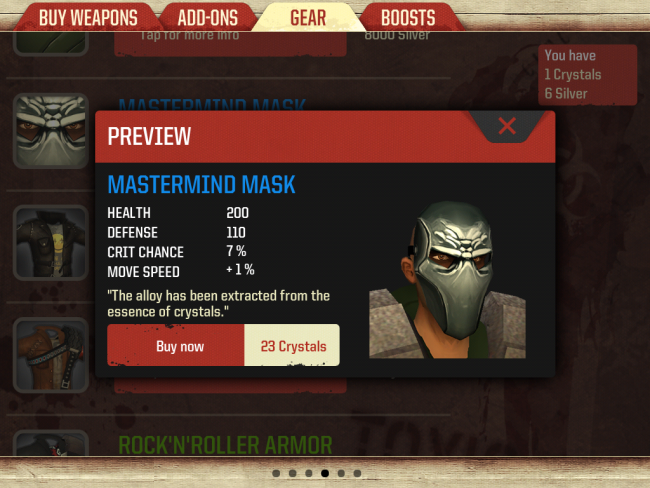
Task: Select the black jacket gear thumbnail
Action: pyautogui.click(x=50, y=242)
